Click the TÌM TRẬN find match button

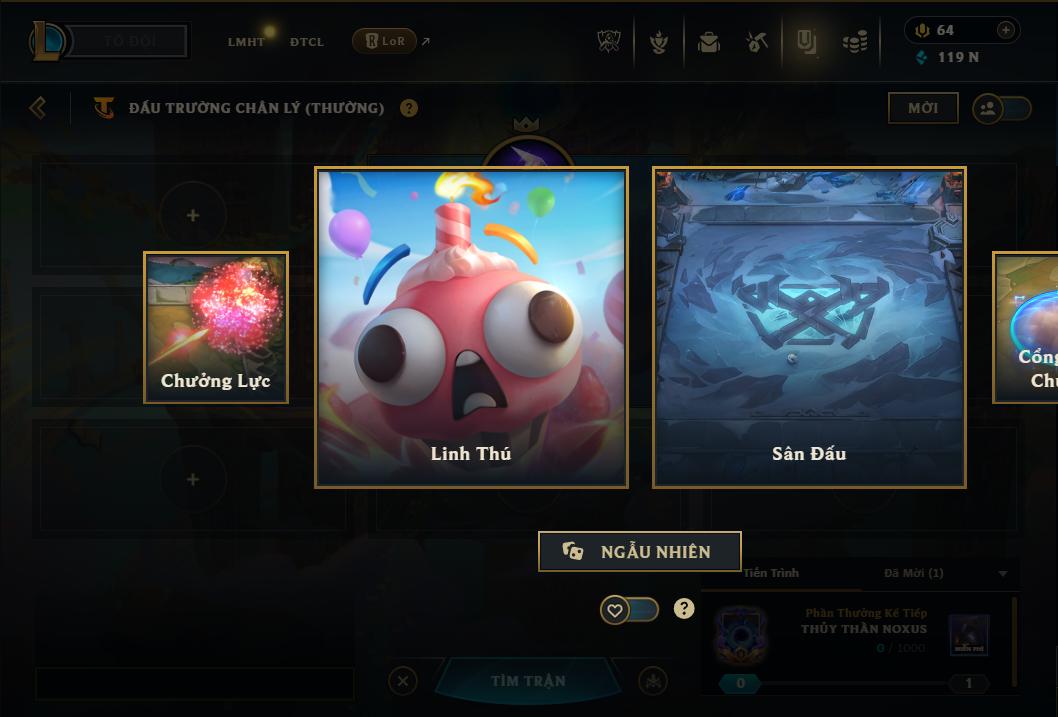pos(528,681)
